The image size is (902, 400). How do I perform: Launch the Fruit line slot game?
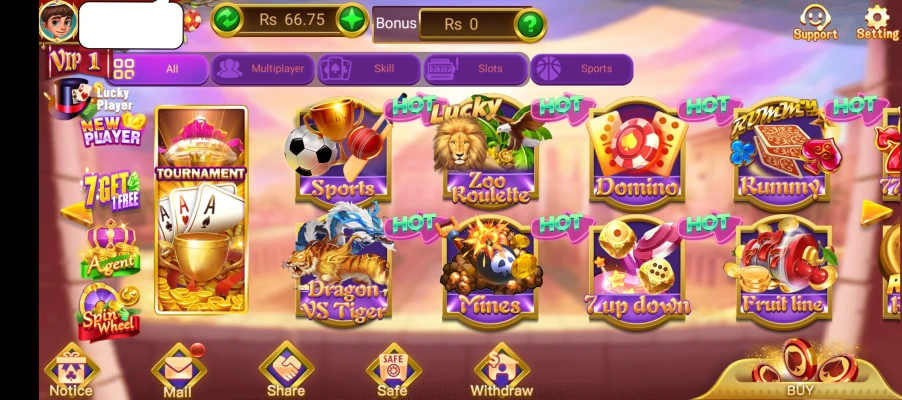pos(783,270)
